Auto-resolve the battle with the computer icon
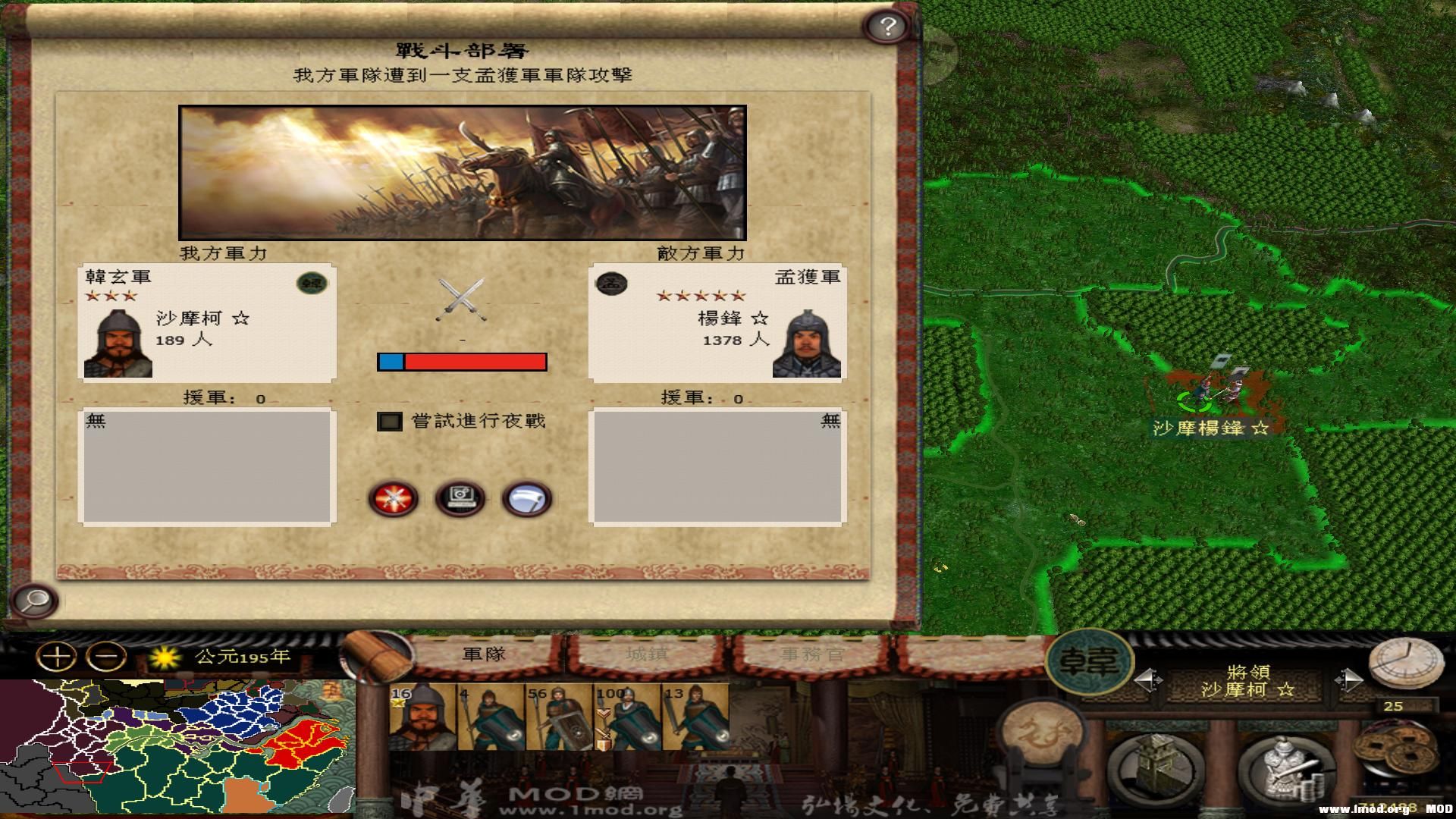Viewport: 1456px width, 819px height. (x=461, y=497)
